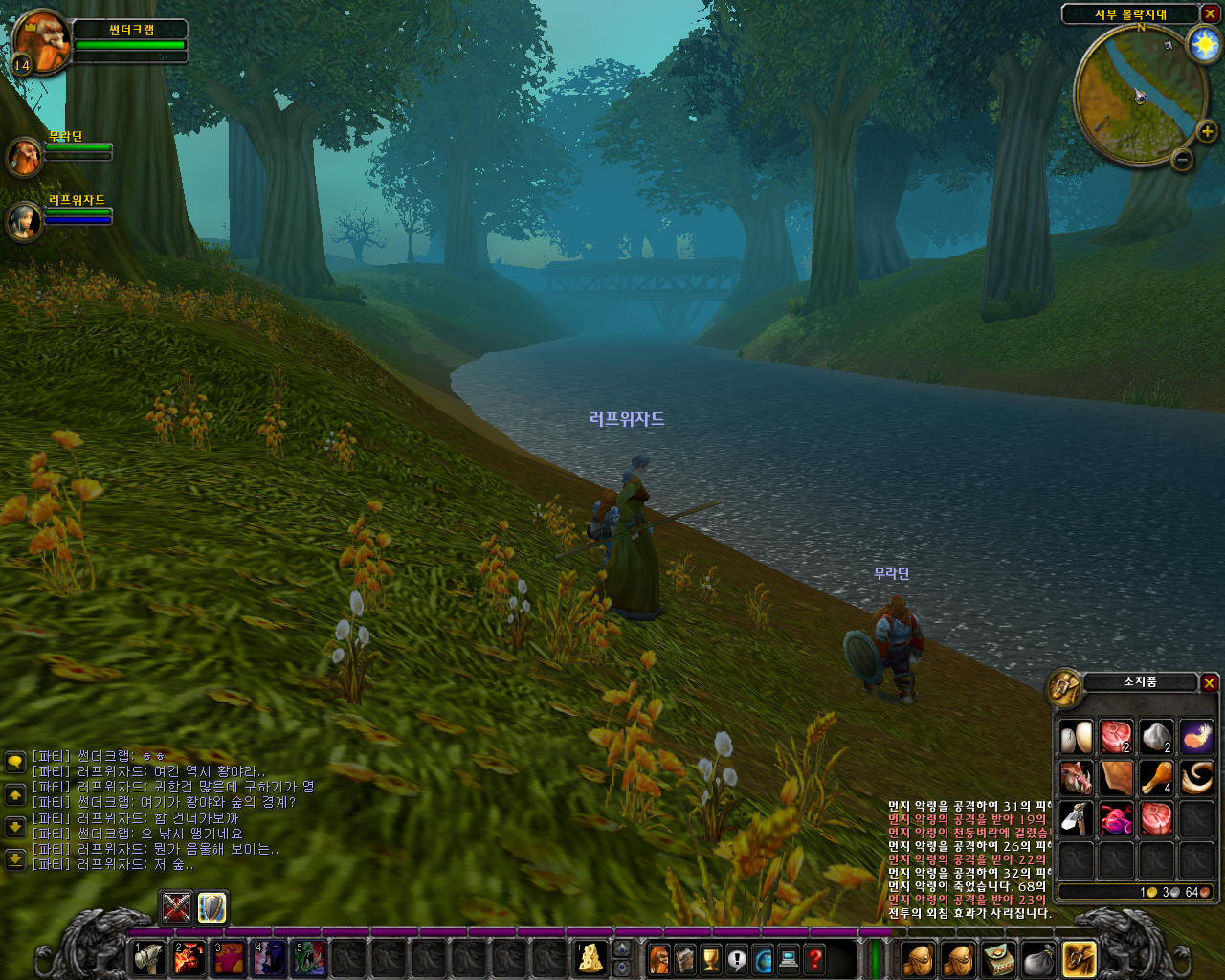Image resolution: width=1225 pixels, height=980 pixels.
Task: Select the skinning knife in the bag
Action: [1076, 818]
